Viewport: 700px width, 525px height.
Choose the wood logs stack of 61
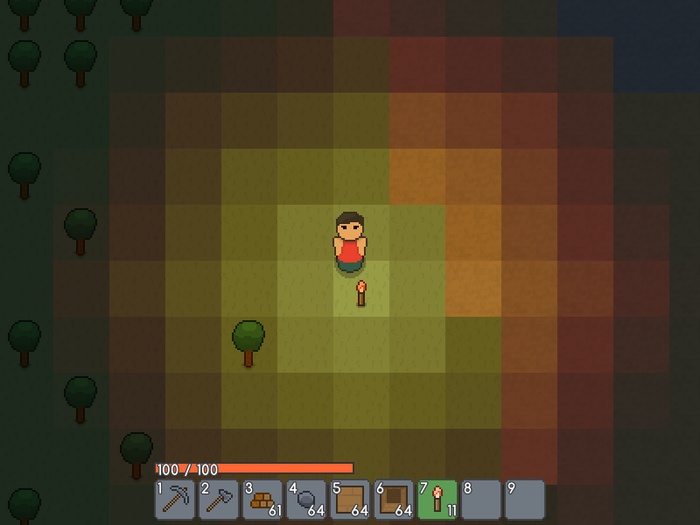[x=263, y=499]
